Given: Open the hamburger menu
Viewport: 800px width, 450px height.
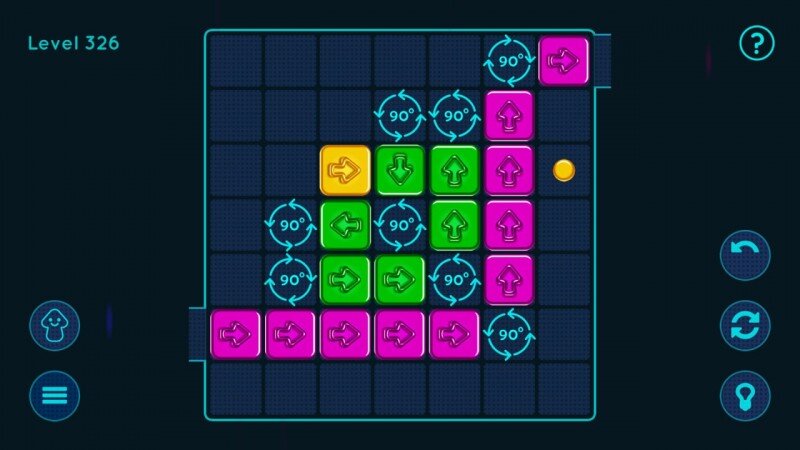Looking at the screenshot, I should click(x=54, y=395).
